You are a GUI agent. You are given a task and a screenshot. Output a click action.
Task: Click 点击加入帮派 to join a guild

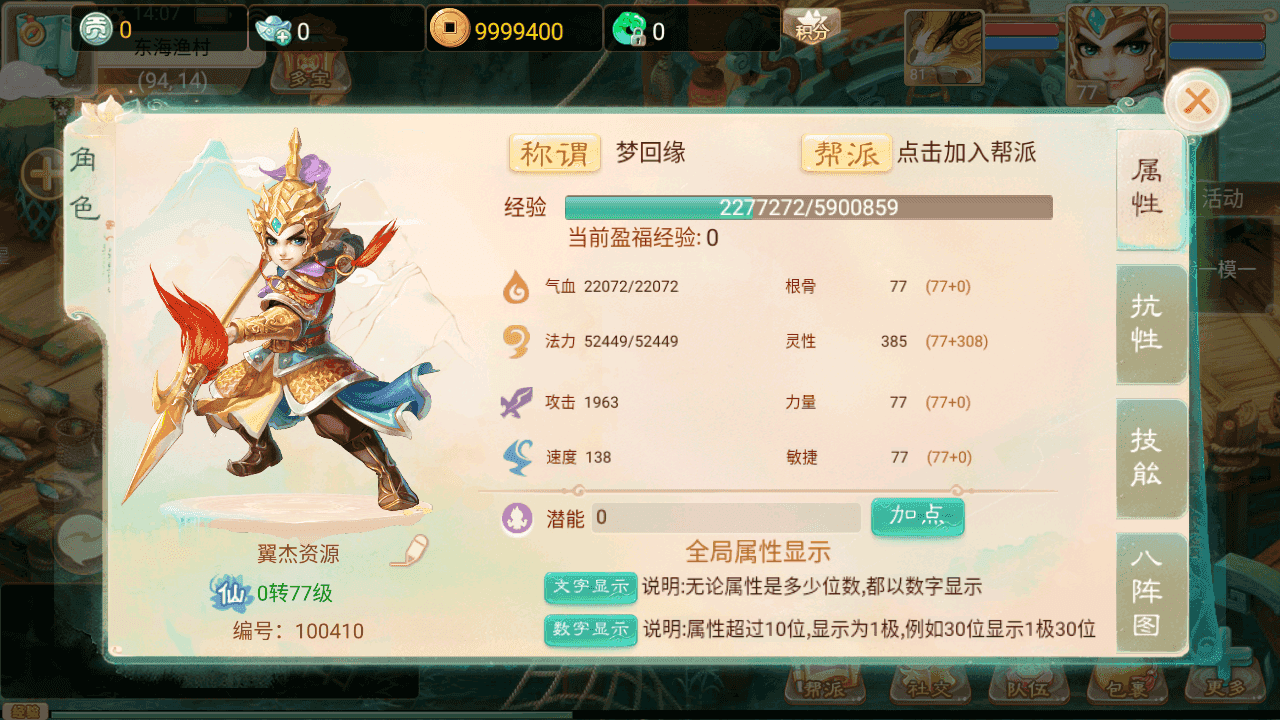point(967,154)
